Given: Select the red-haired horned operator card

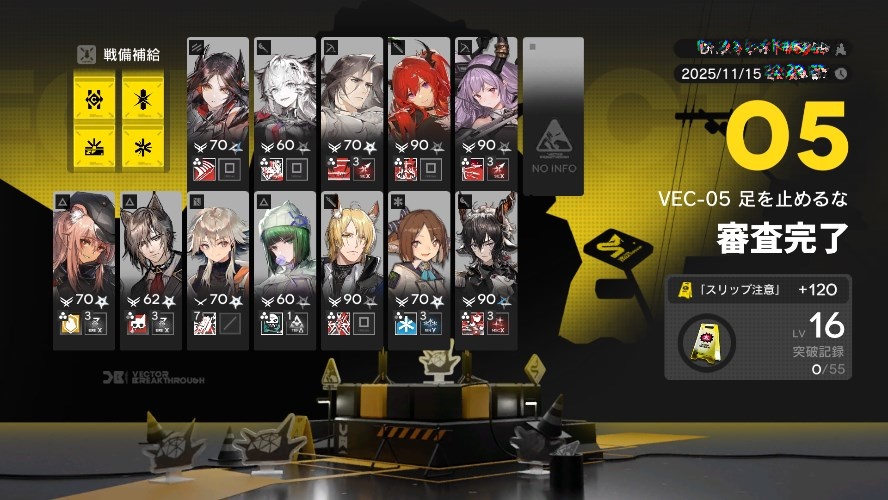Looking at the screenshot, I should tap(419, 110).
